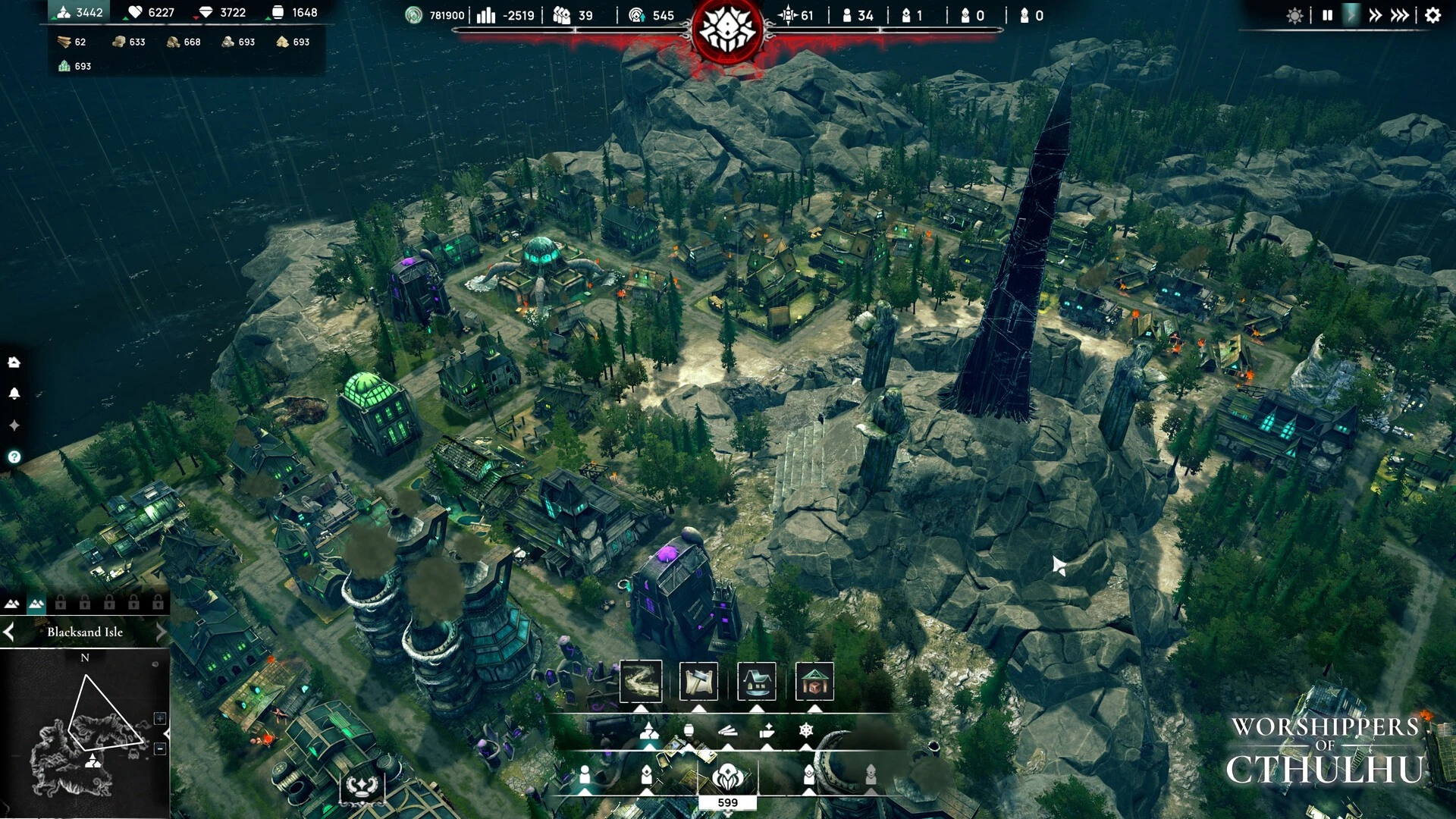Open the ship wheel category

[806, 730]
